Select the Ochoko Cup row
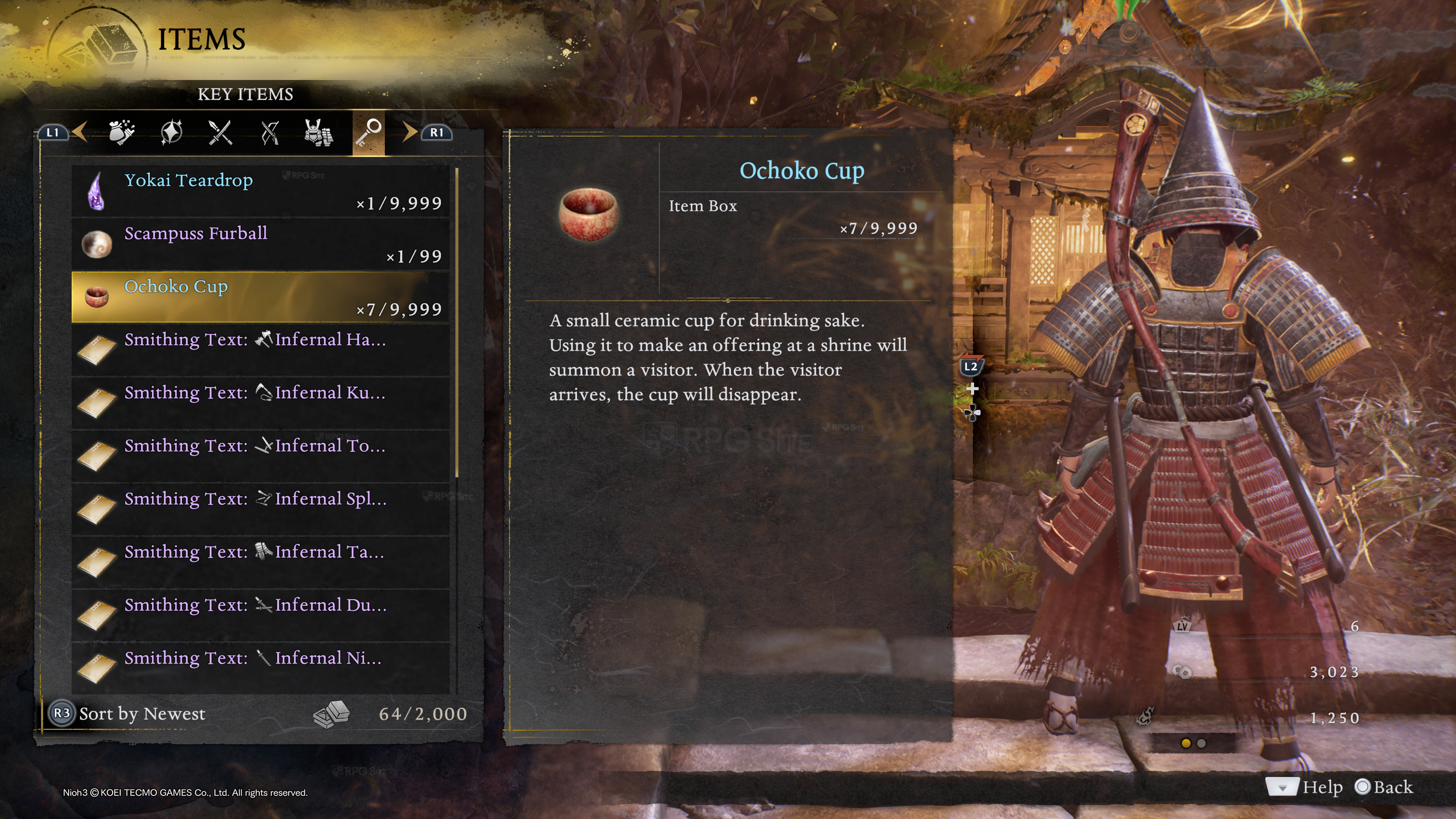This screenshot has height=819, width=1456. click(260, 297)
